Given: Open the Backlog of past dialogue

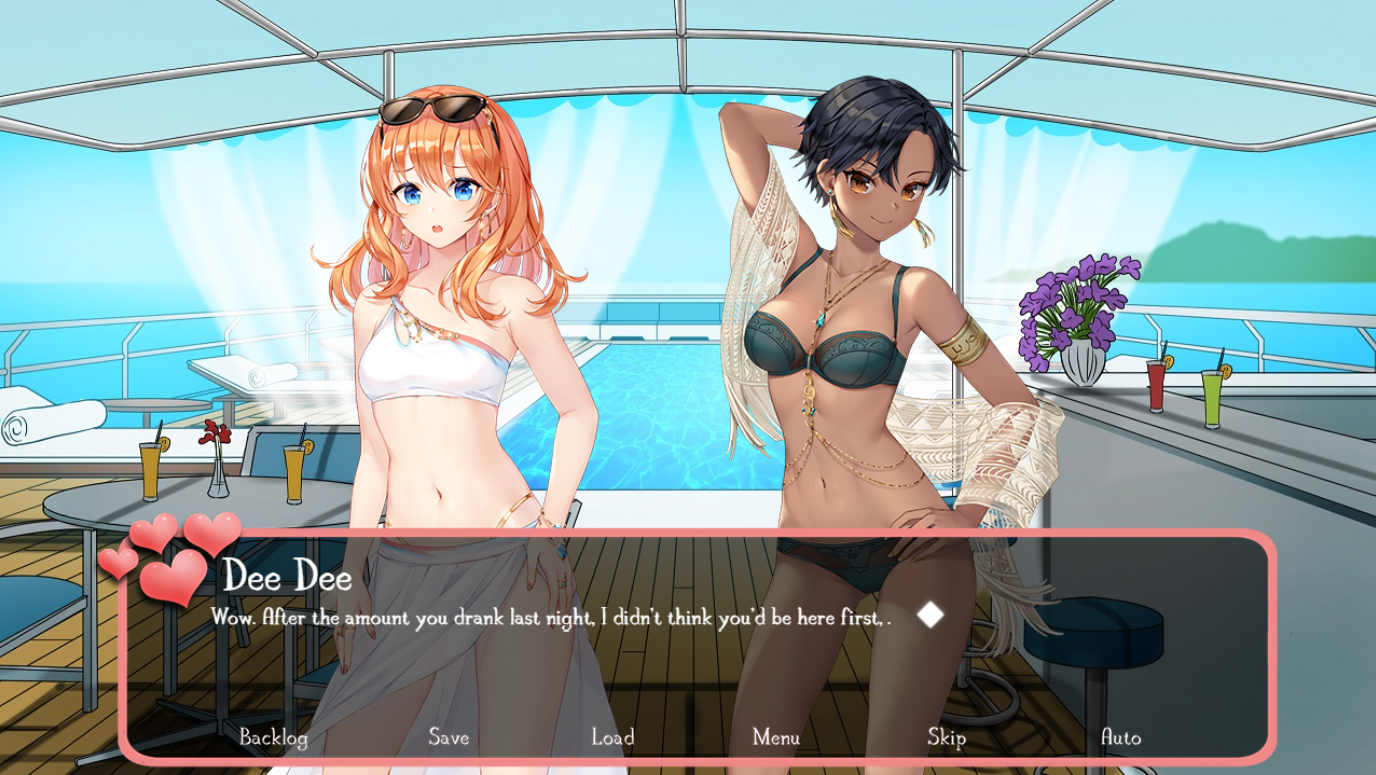Looking at the screenshot, I should click(273, 738).
